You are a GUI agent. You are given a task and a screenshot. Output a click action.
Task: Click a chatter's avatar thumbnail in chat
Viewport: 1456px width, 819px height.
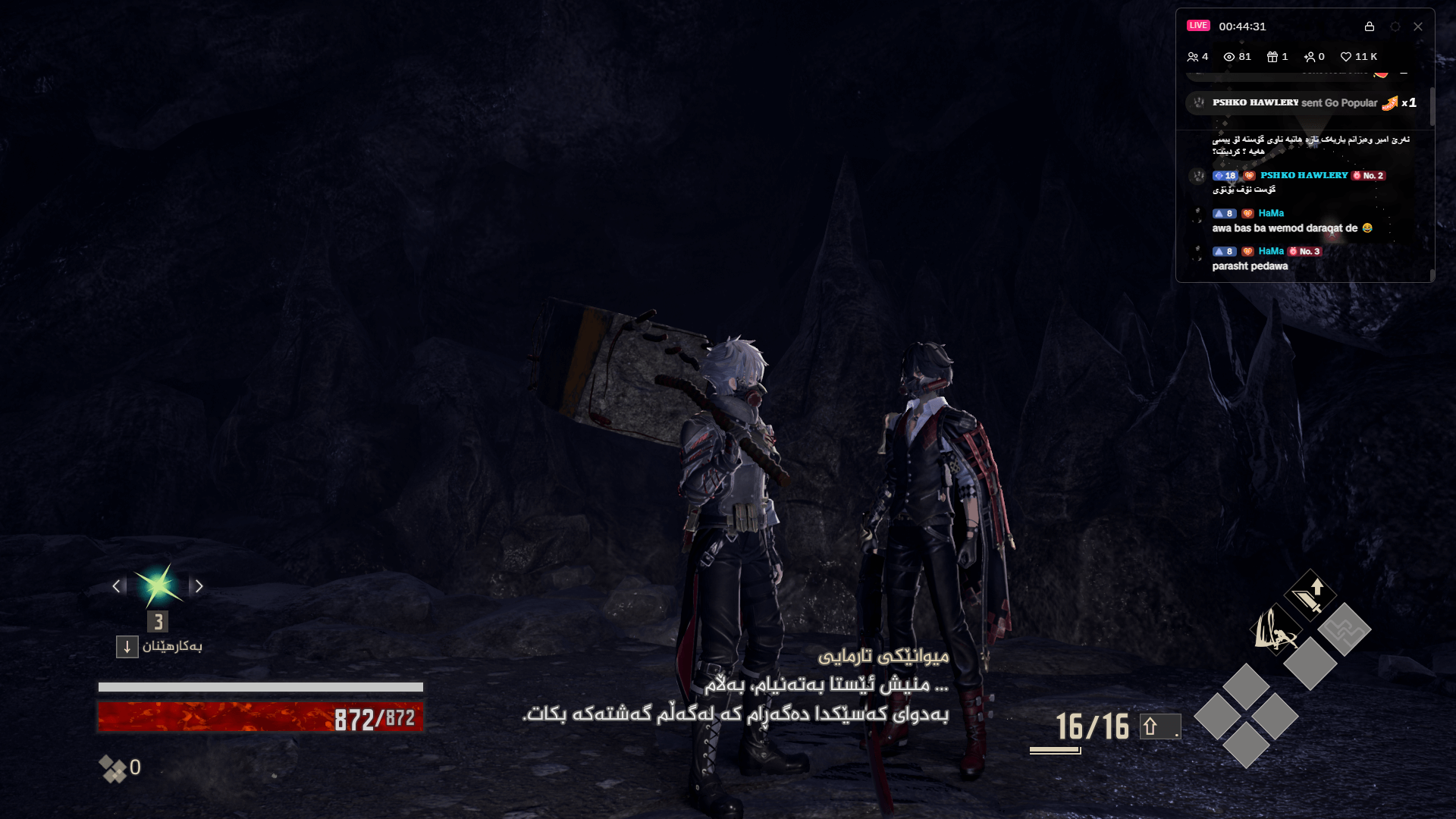[1198, 175]
